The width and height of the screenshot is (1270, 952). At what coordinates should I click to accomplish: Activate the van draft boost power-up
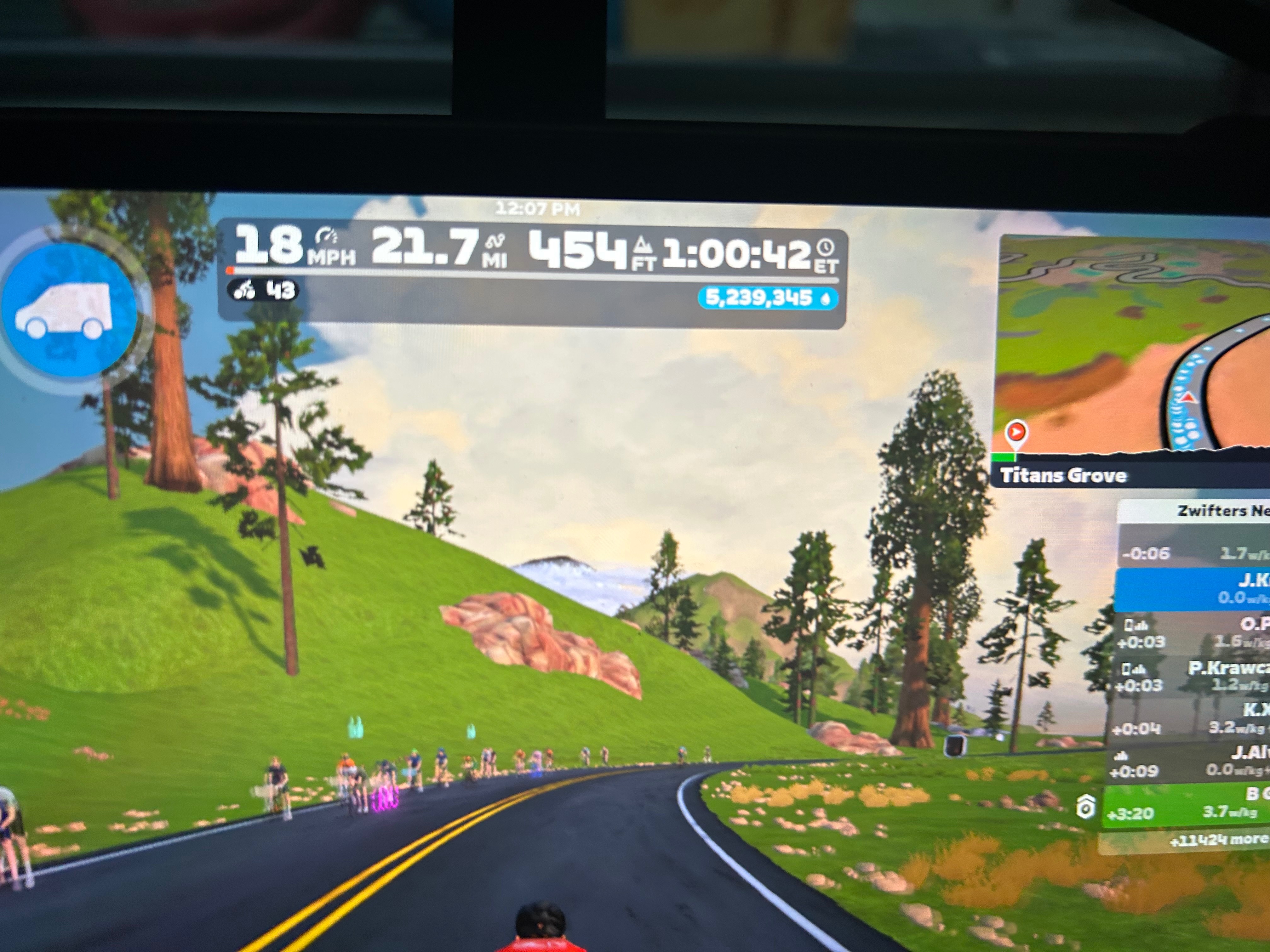pos(69,310)
